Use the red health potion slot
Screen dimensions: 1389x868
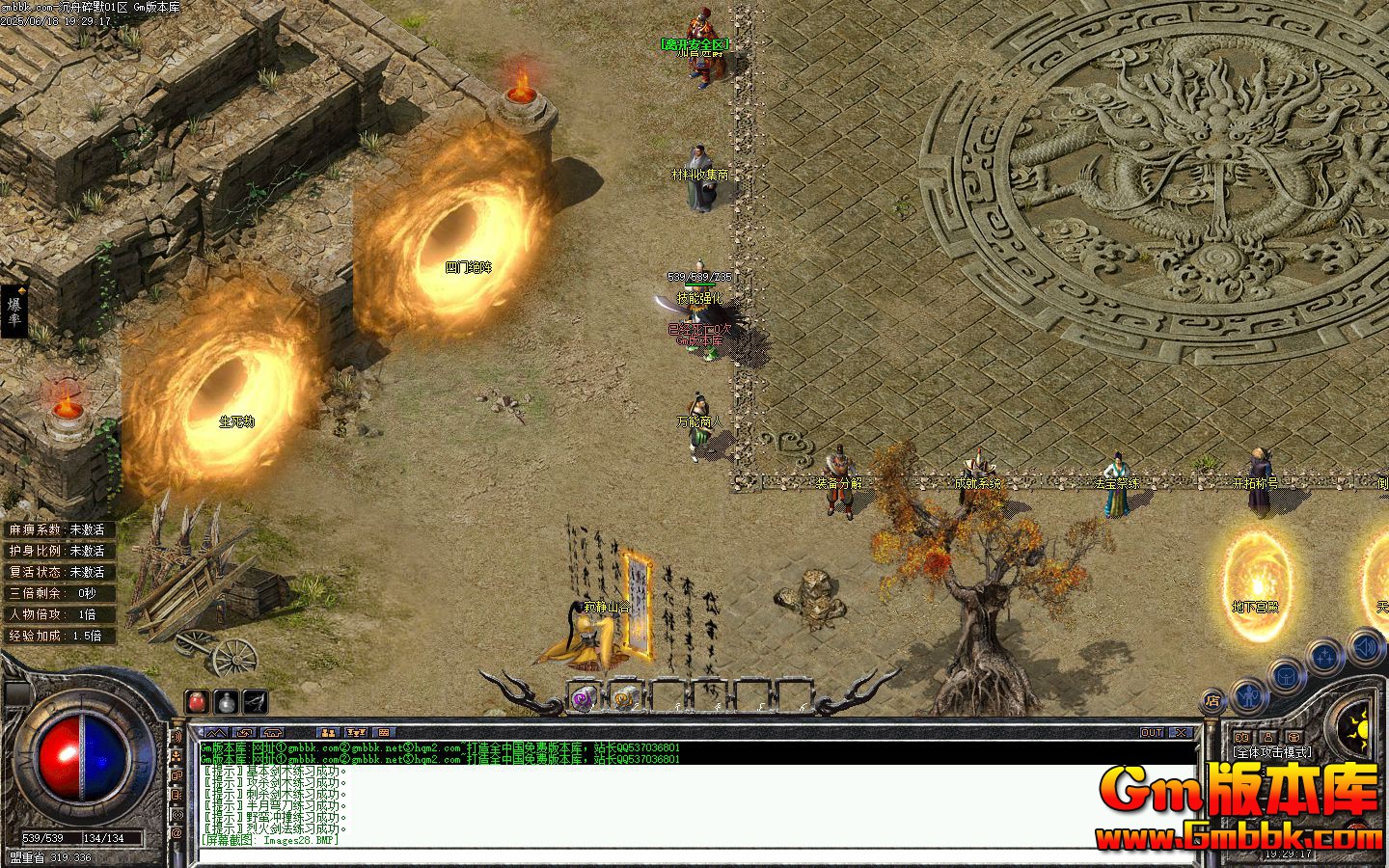tap(197, 701)
